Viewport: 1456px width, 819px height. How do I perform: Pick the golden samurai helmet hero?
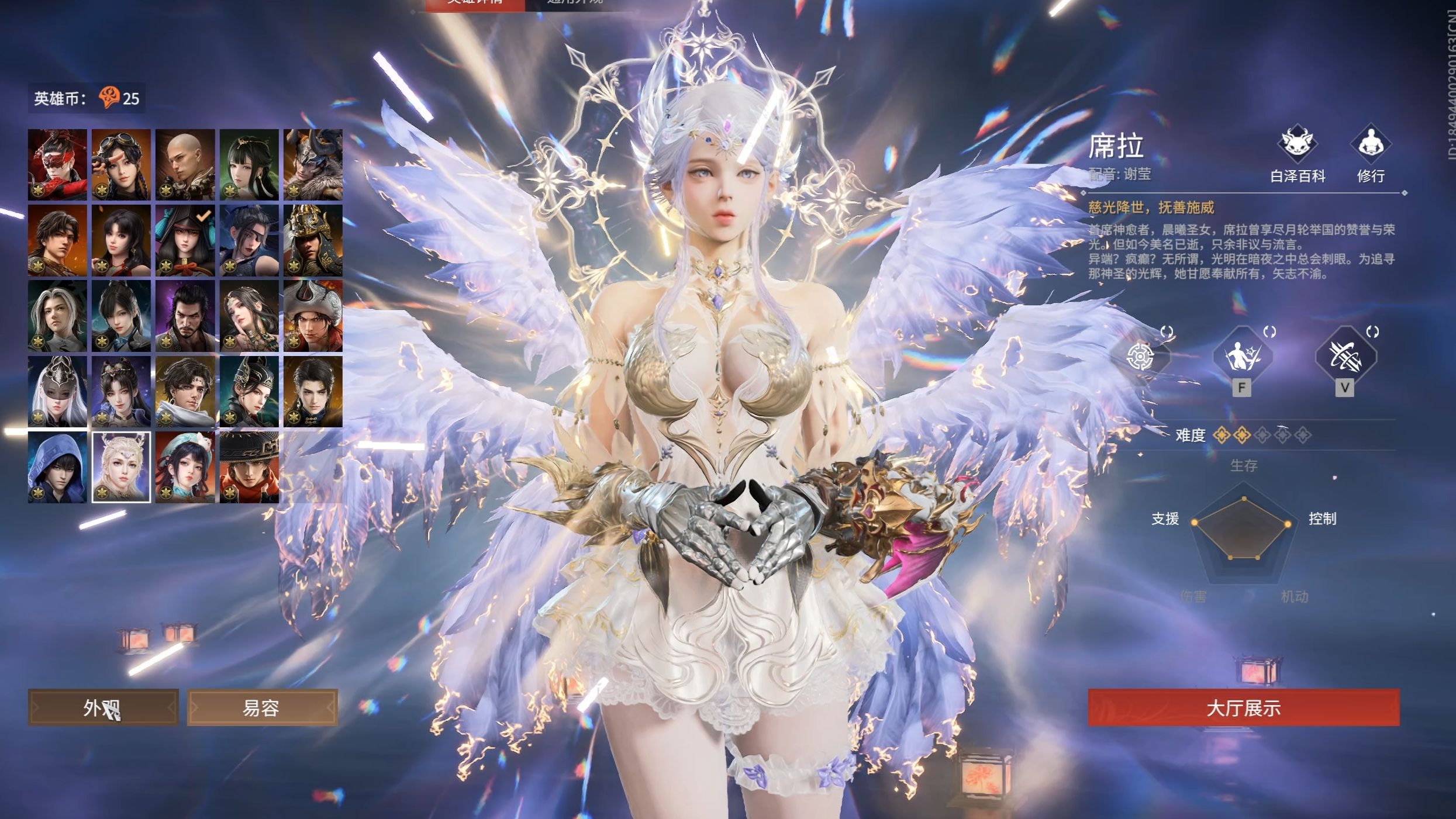pos(313,240)
